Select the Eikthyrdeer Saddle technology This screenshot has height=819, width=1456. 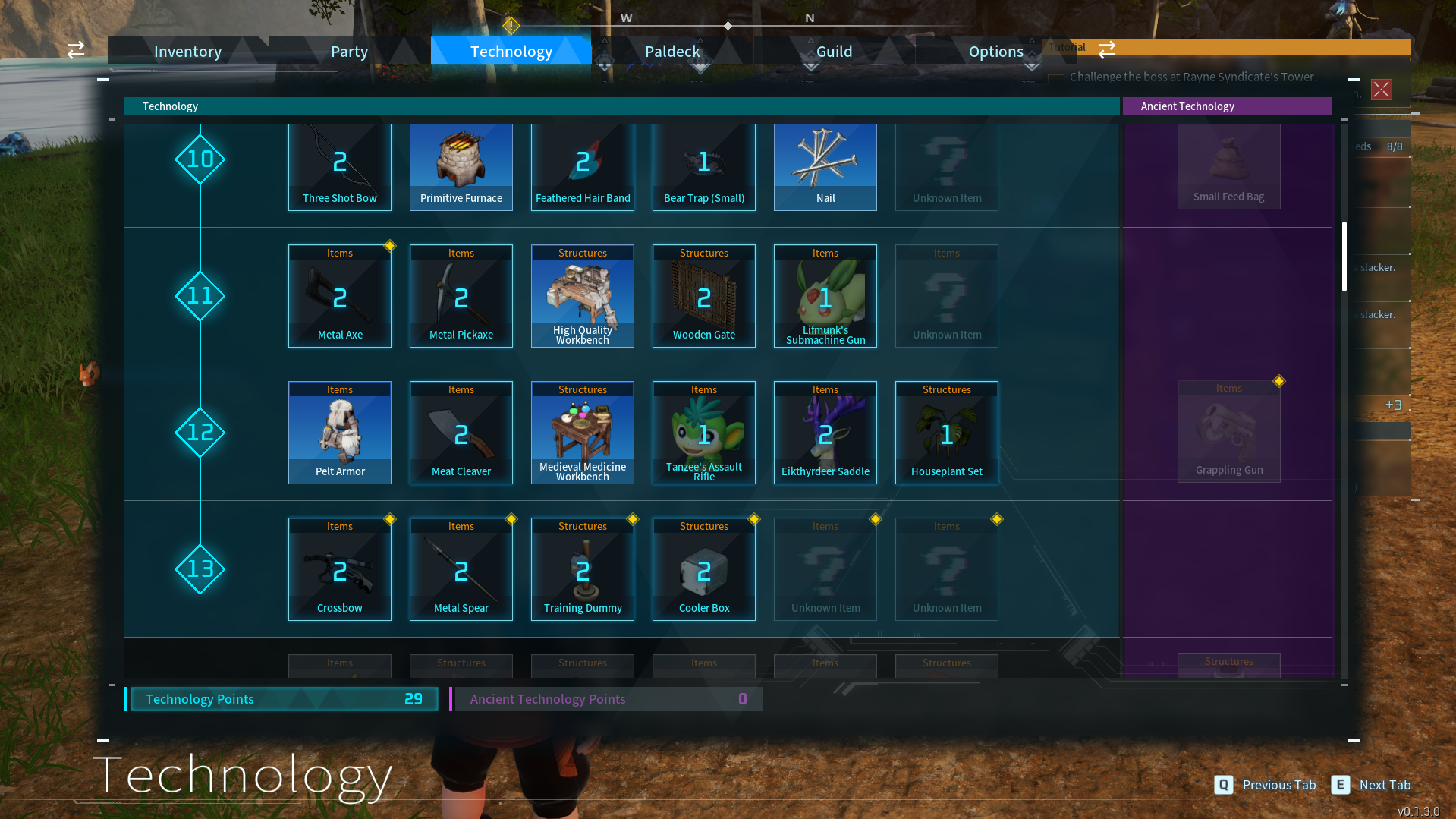(825, 432)
